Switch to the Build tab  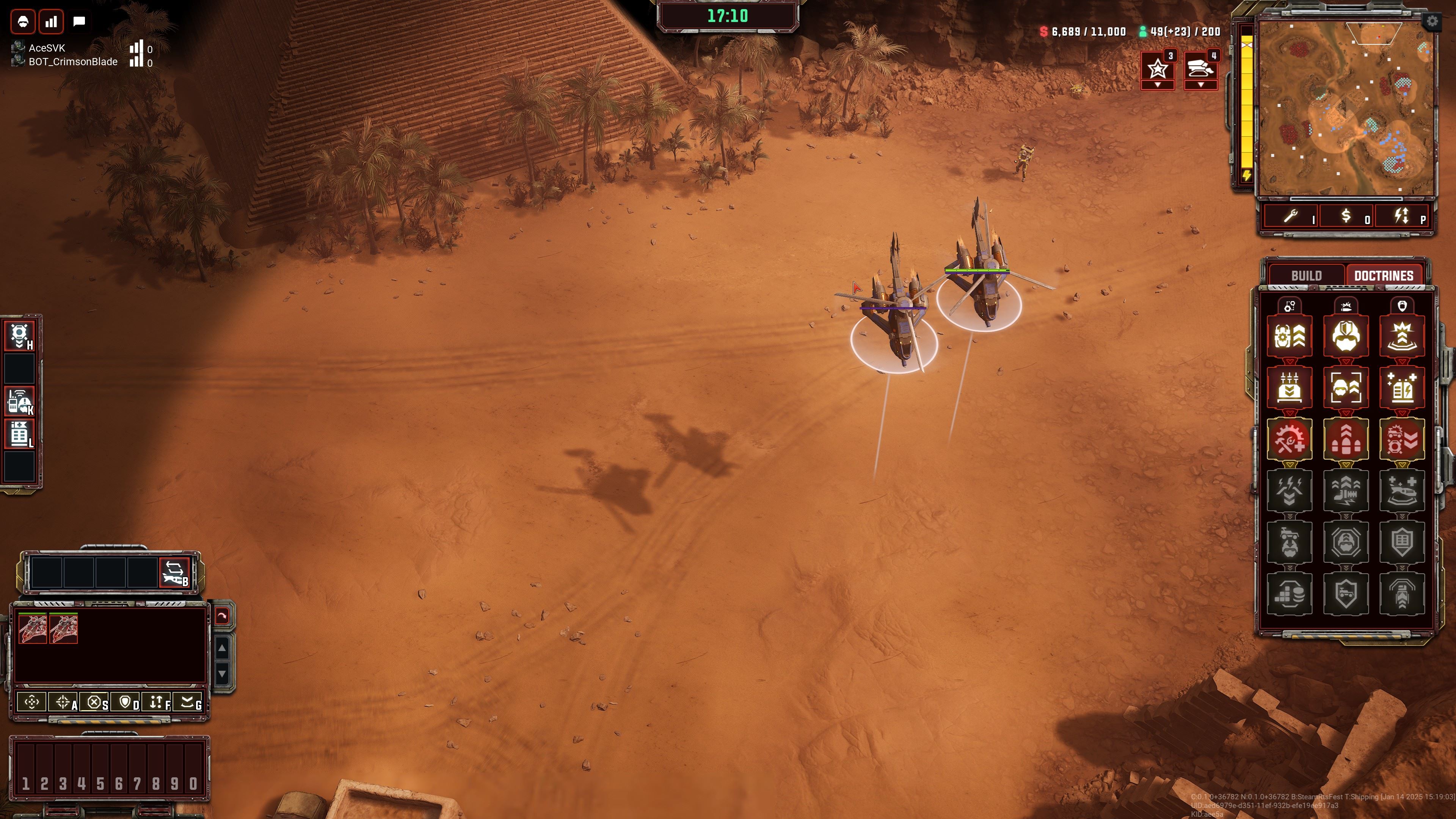pos(1305,275)
